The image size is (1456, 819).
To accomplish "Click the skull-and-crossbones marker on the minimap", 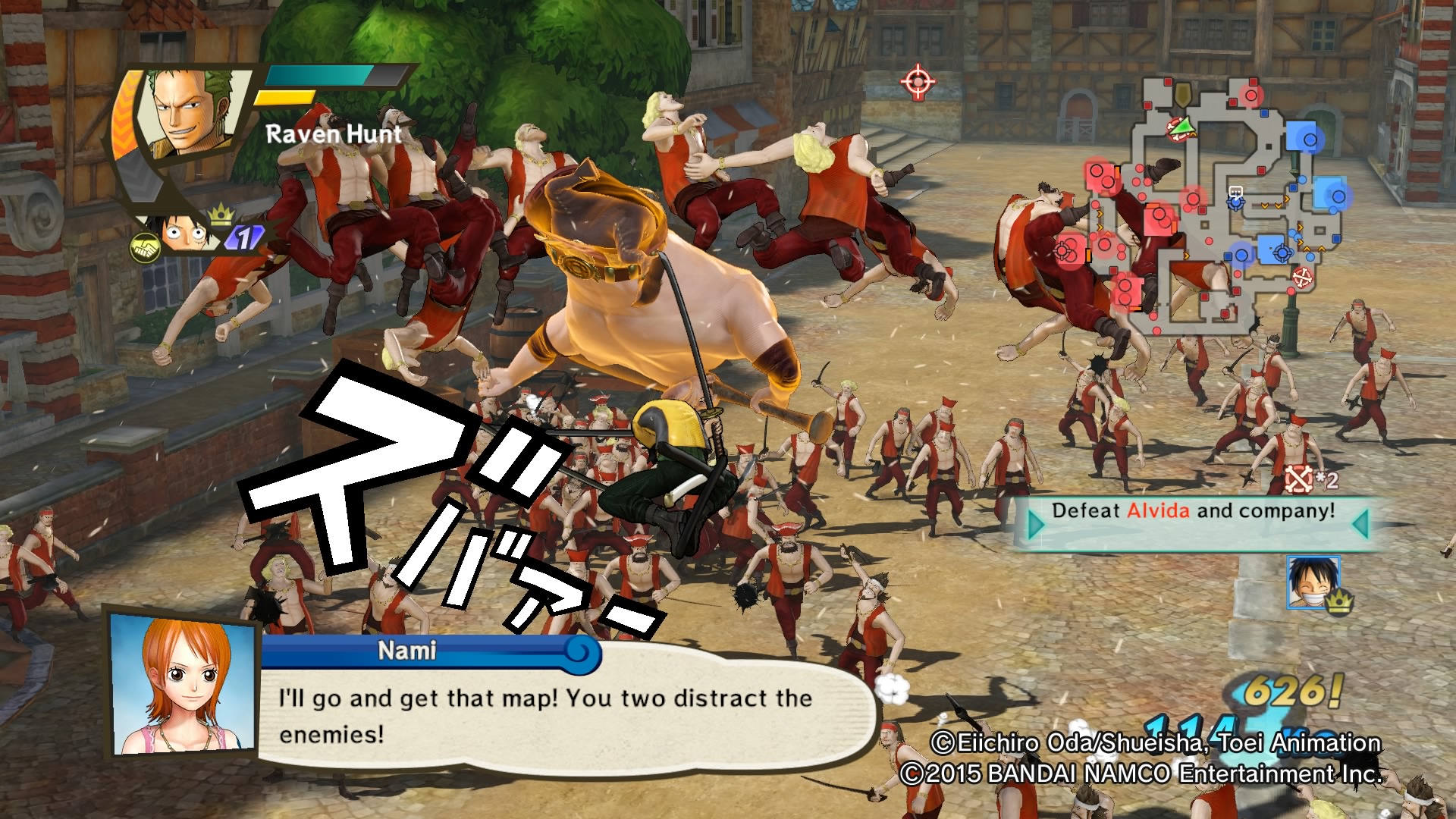I will pos(1302,276).
